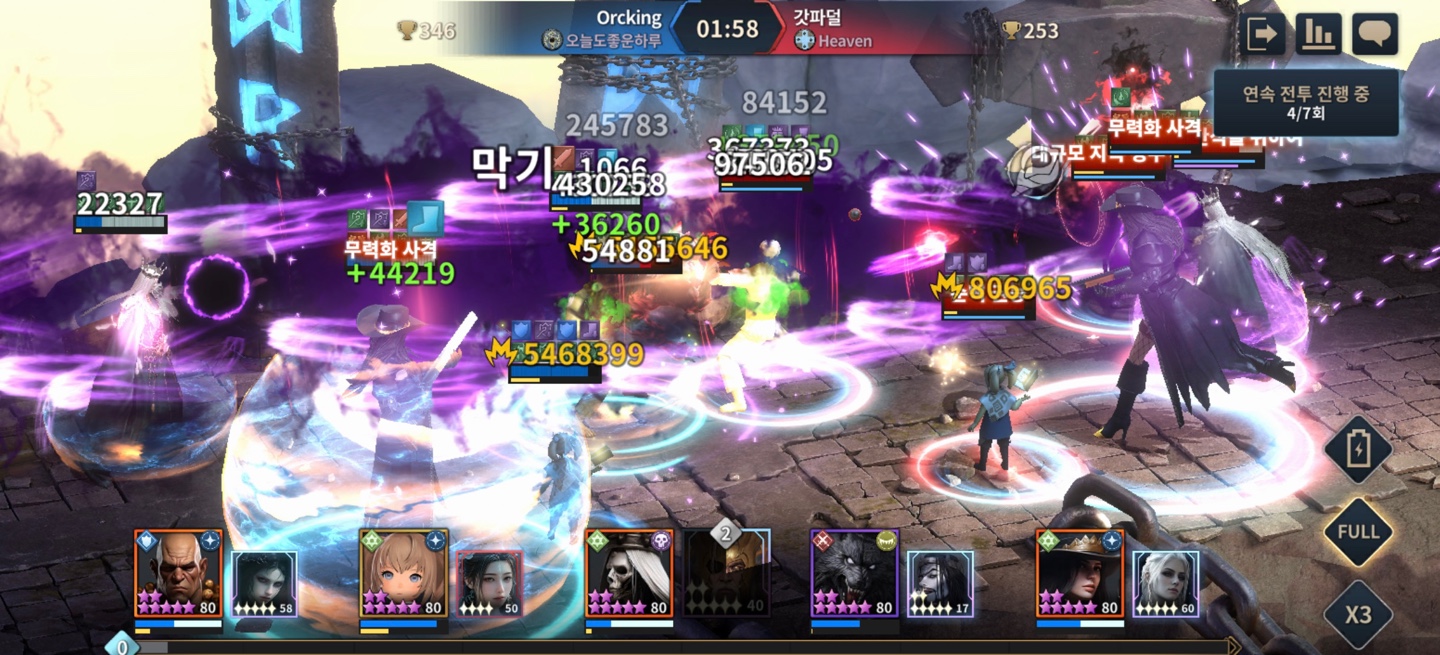1440x655 pixels.
Task: Change the X3 battle speed
Action: 1358,613
